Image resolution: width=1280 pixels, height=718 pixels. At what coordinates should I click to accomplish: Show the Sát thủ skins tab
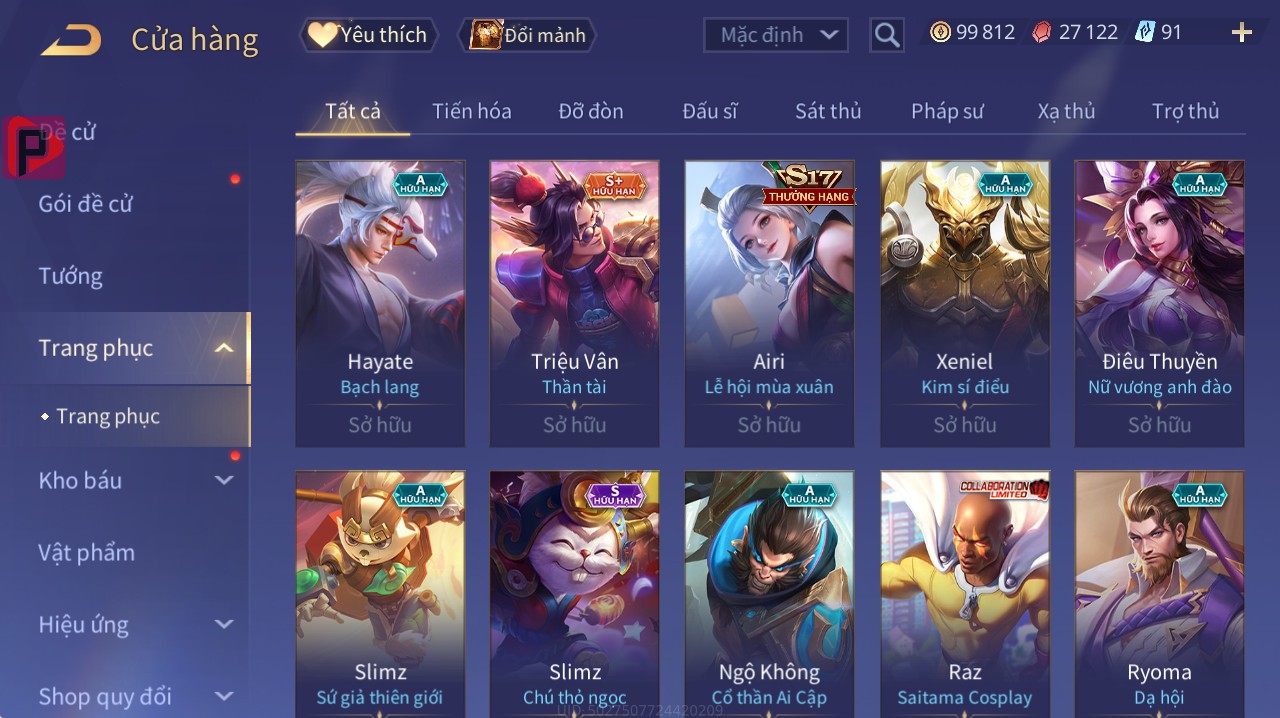[828, 111]
